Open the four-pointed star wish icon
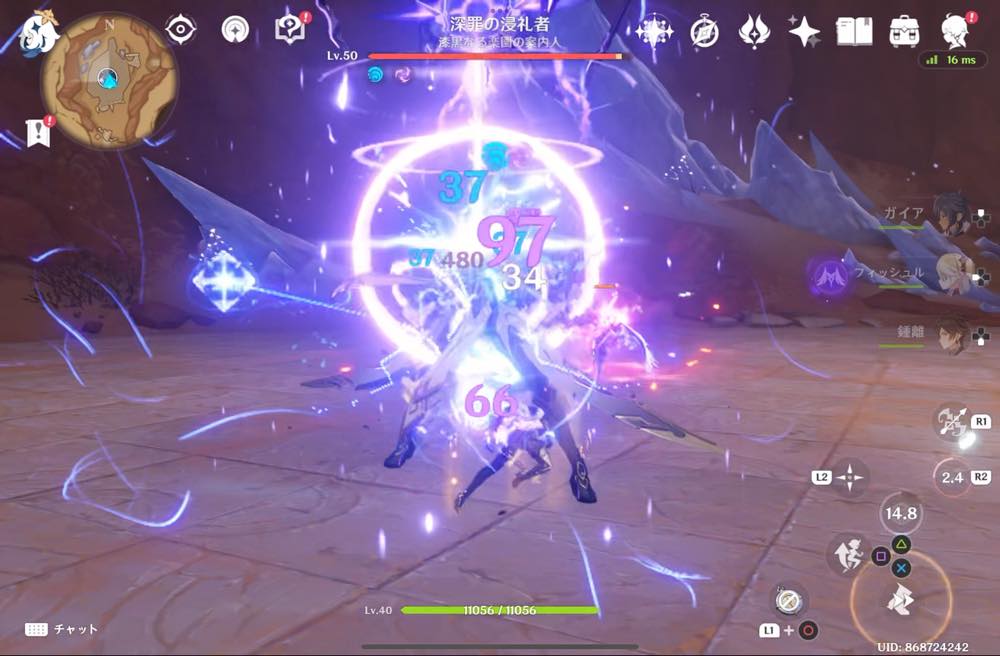Viewport: 1000px width, 656px height. pyautogui.click(x=804, y=31)
